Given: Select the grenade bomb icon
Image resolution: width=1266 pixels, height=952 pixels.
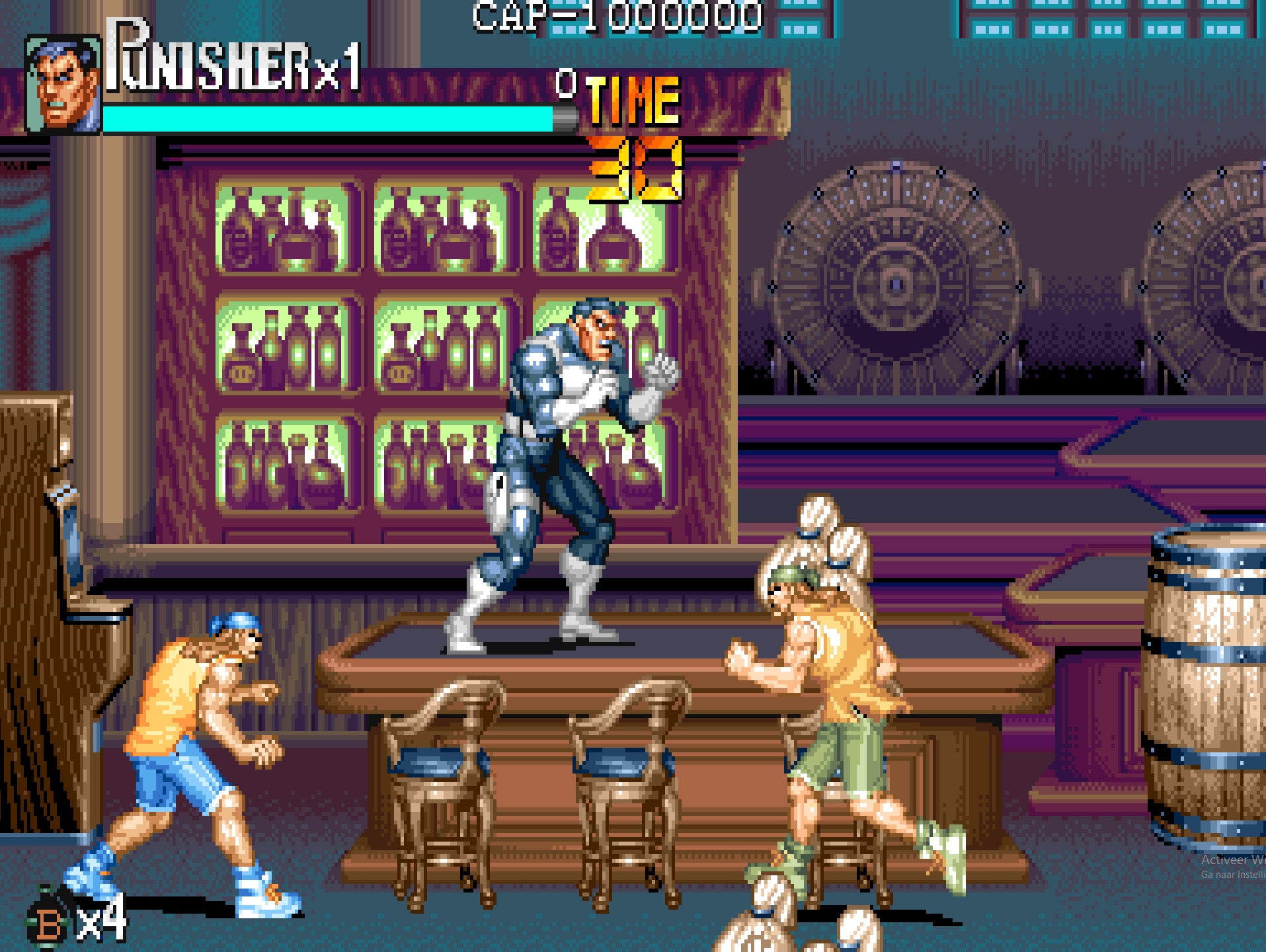Looking at the screenshot, I should click(x=48, y=921).
